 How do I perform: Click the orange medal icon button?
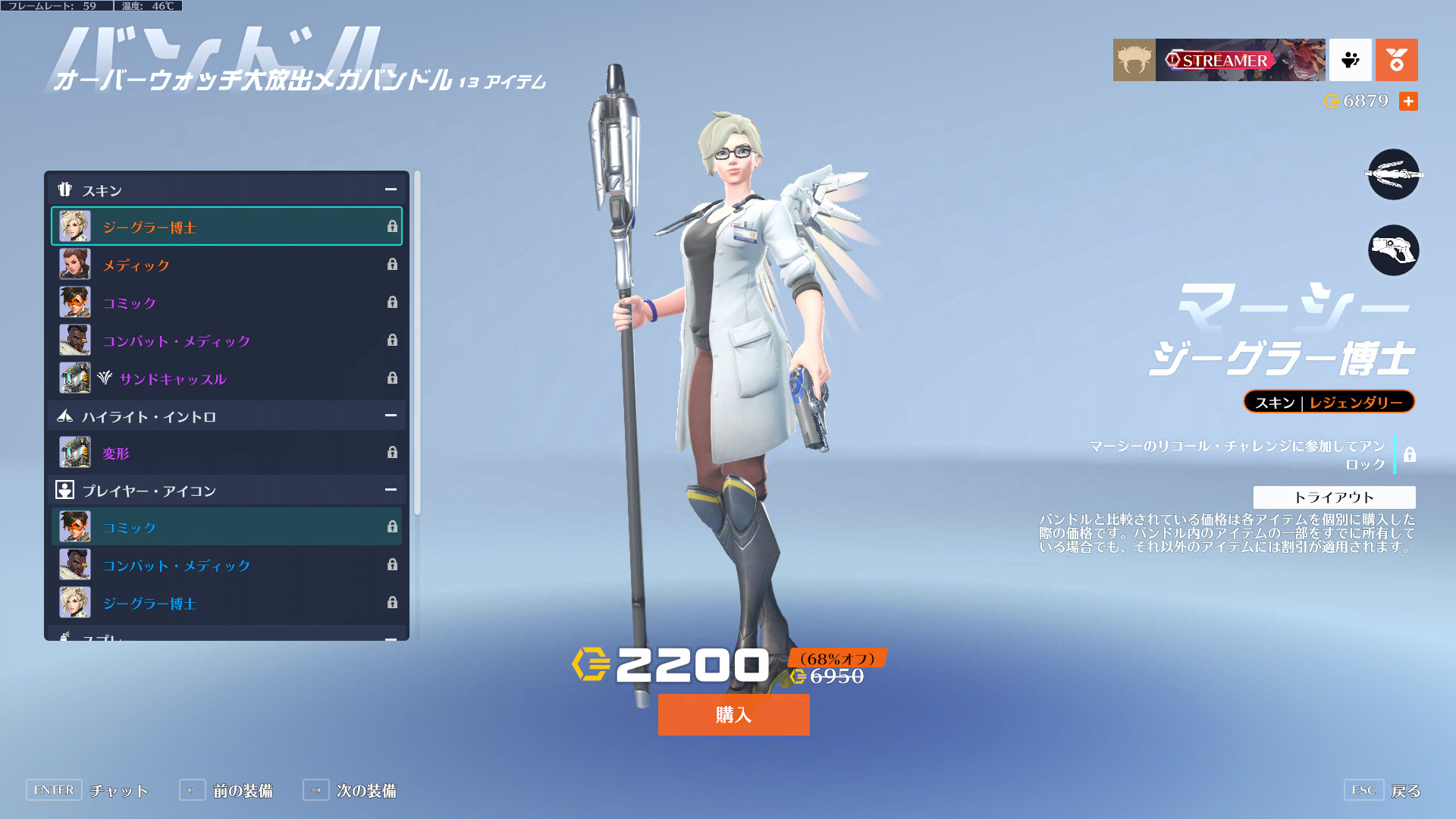tap(1396, 60)
